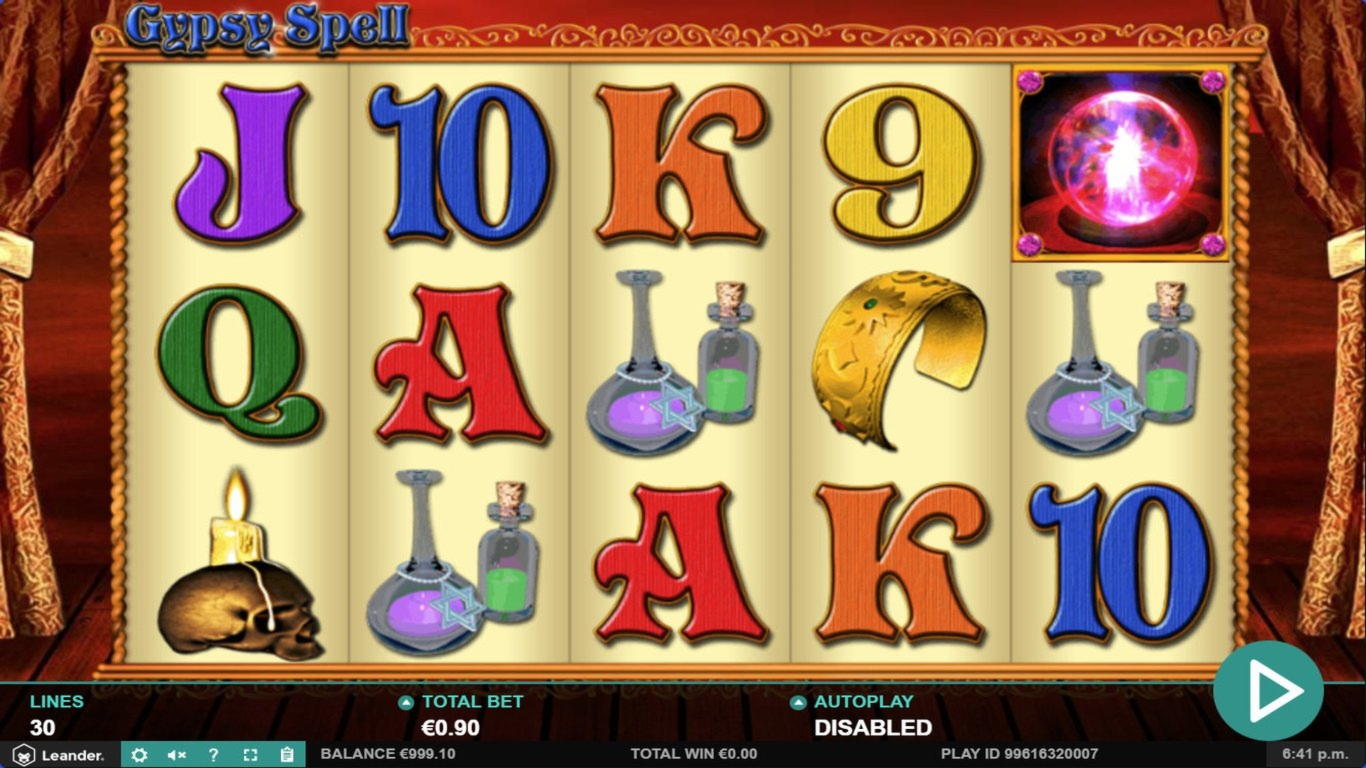The image size is (1366, 768).
Task: Toggle the muted sound icon
Action: click(x=176, y=755)
